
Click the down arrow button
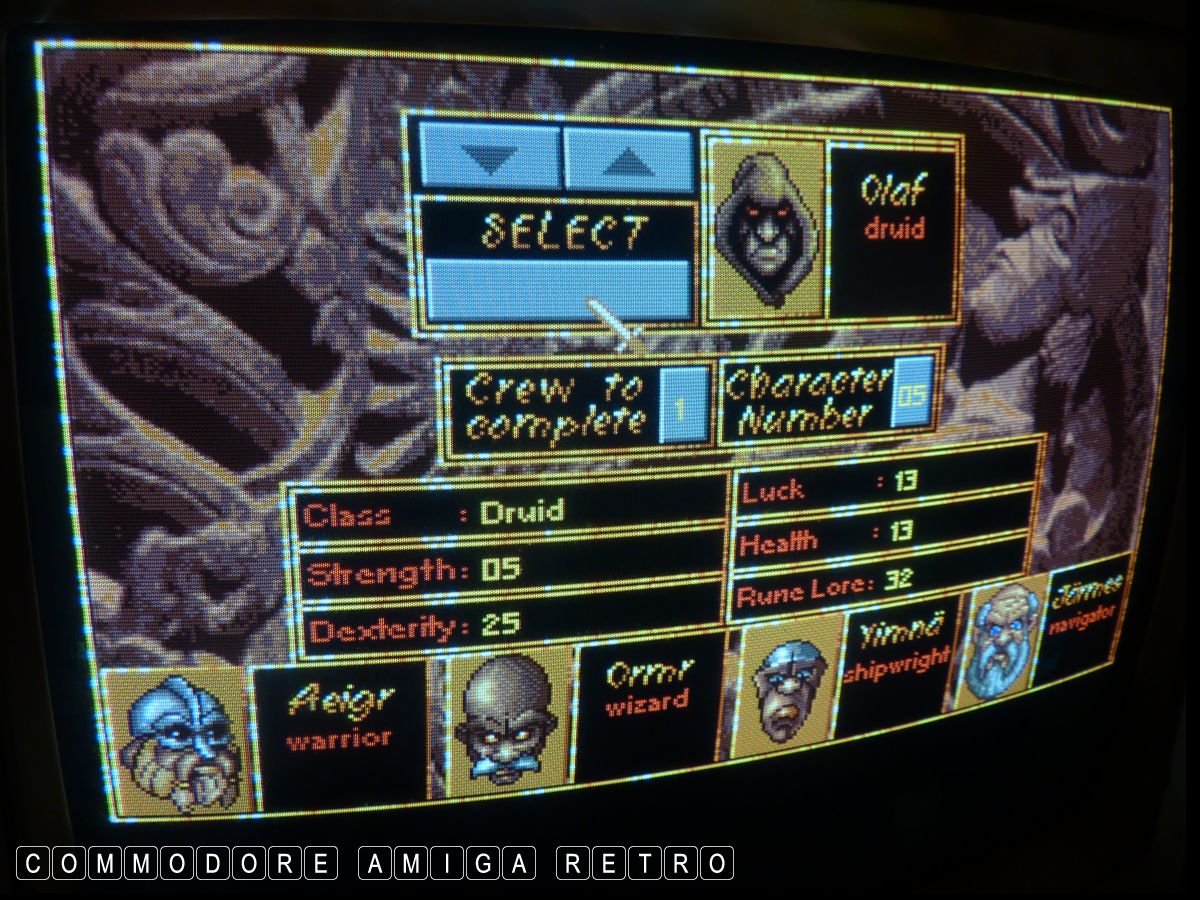click(489, 157)
